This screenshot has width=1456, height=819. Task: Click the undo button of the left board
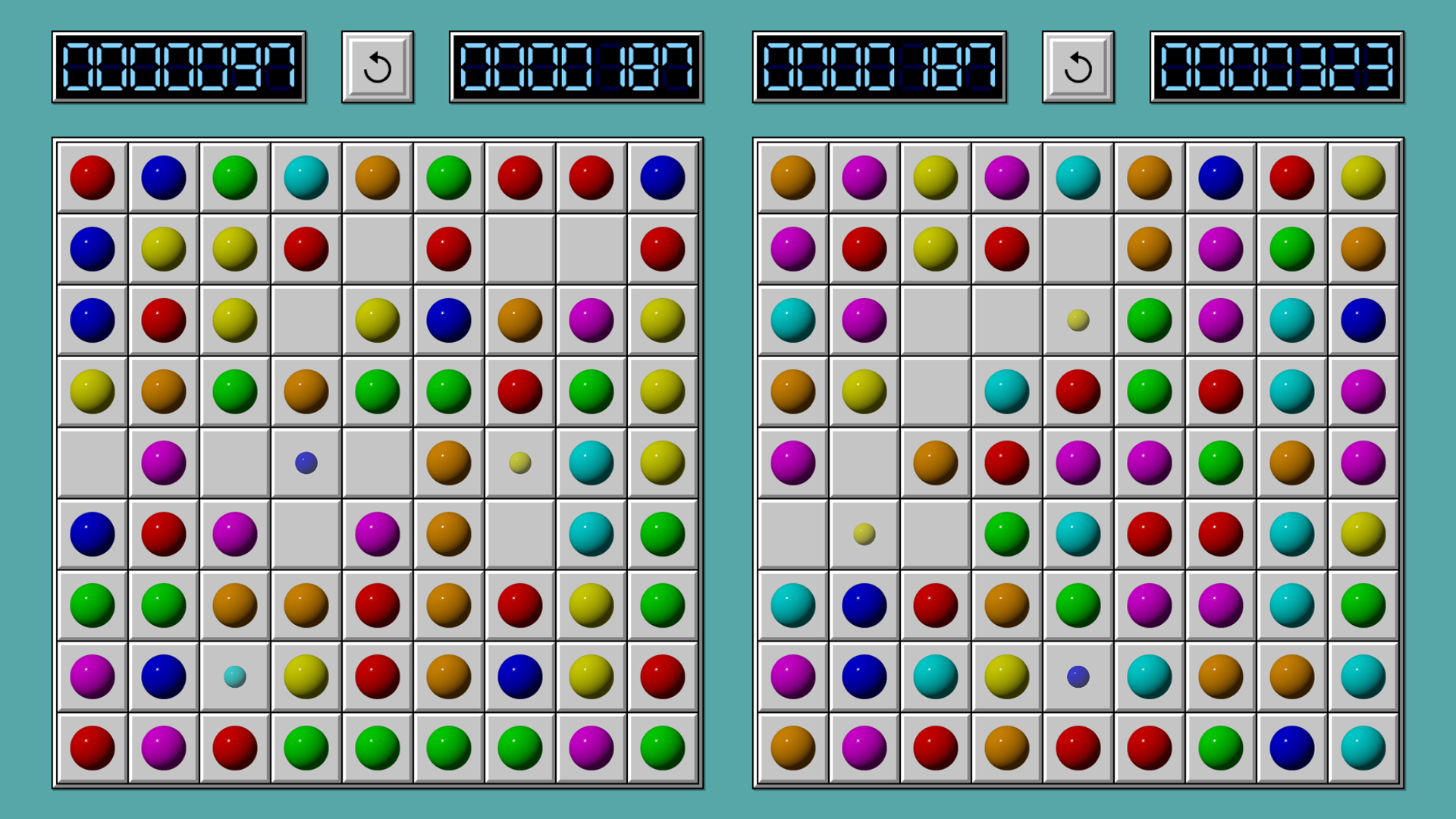tap(377, 67)
